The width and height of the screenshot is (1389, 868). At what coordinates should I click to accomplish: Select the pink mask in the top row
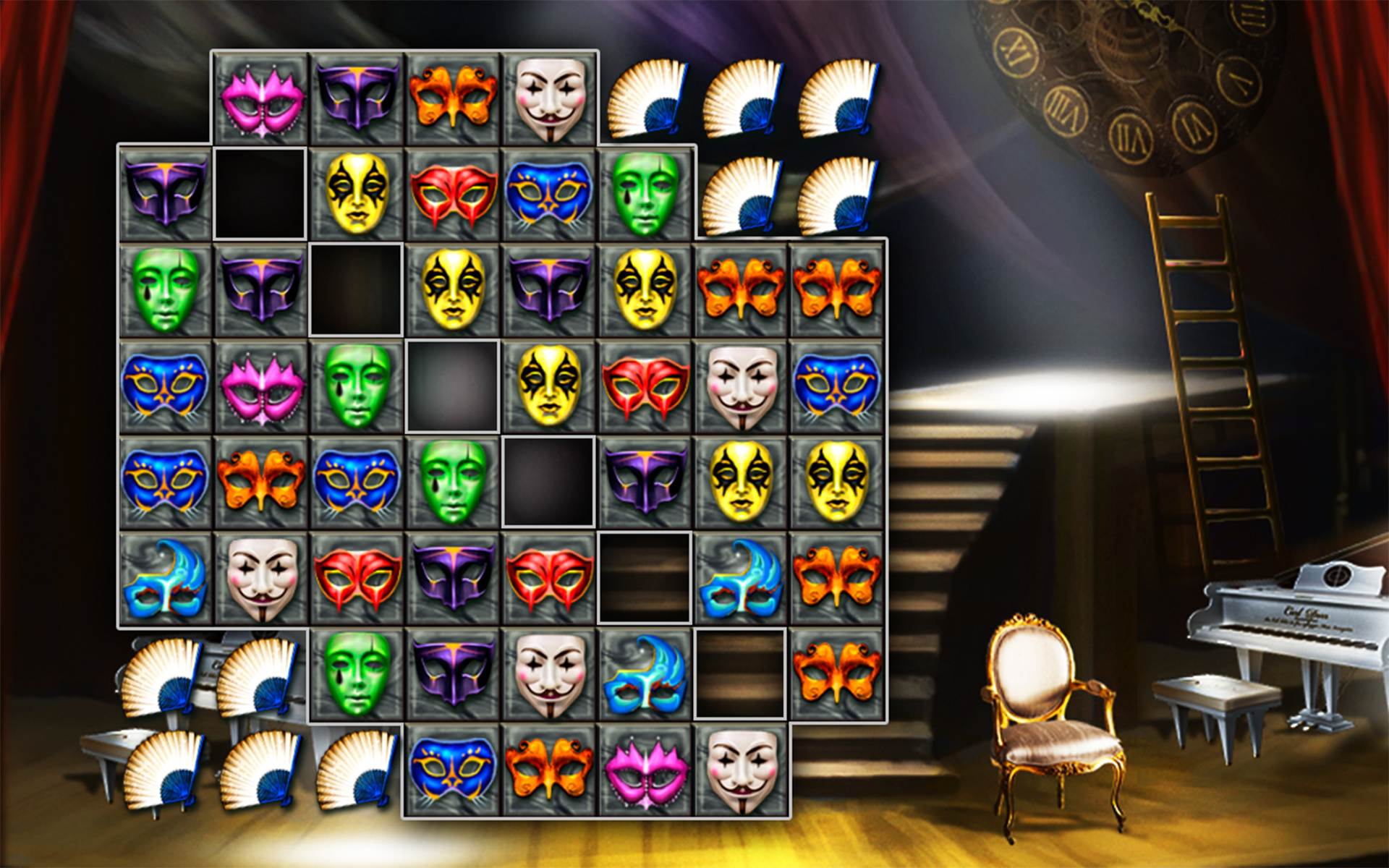tap(260, 101)
